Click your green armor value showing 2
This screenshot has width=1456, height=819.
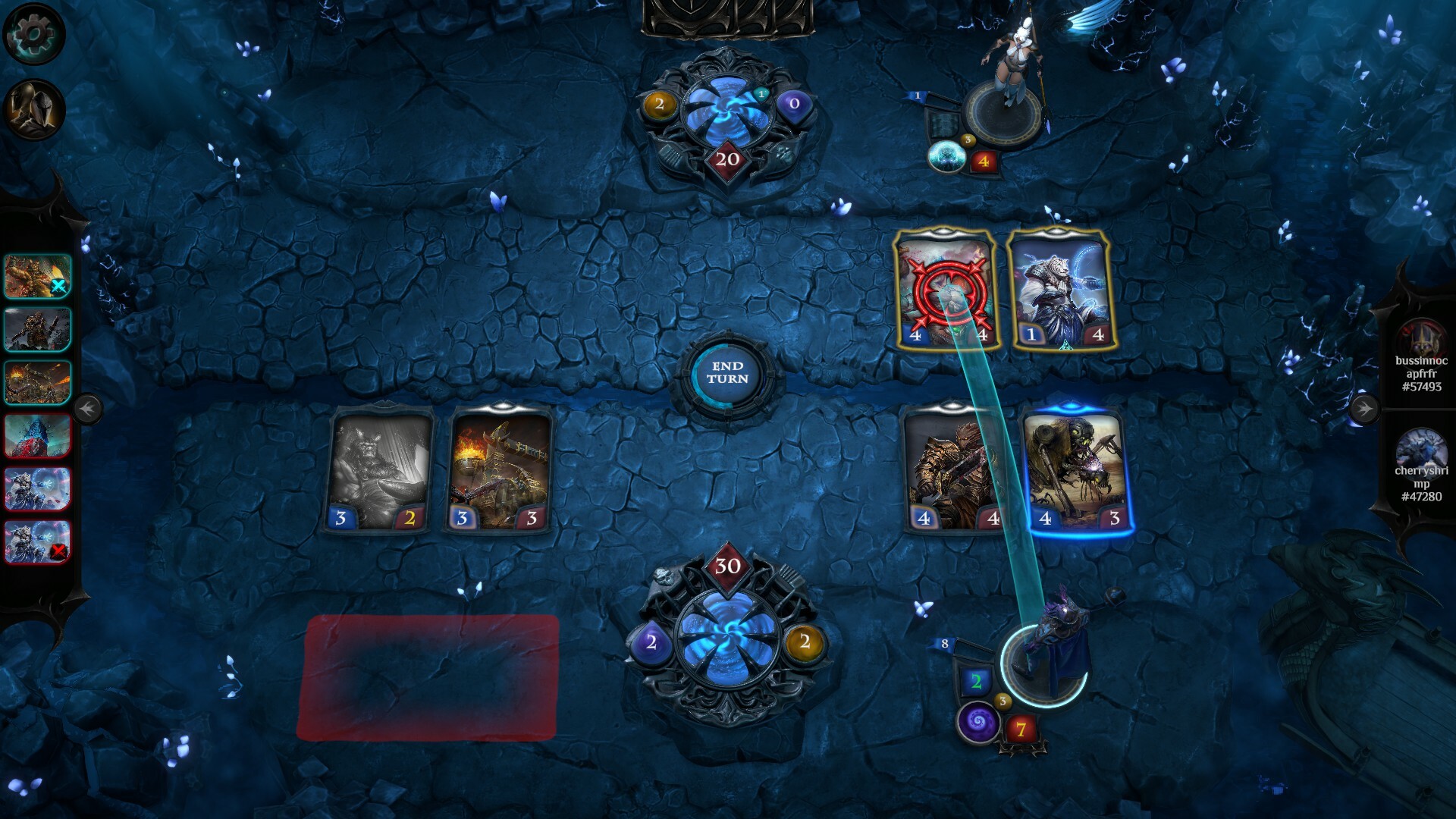(977, 681)
